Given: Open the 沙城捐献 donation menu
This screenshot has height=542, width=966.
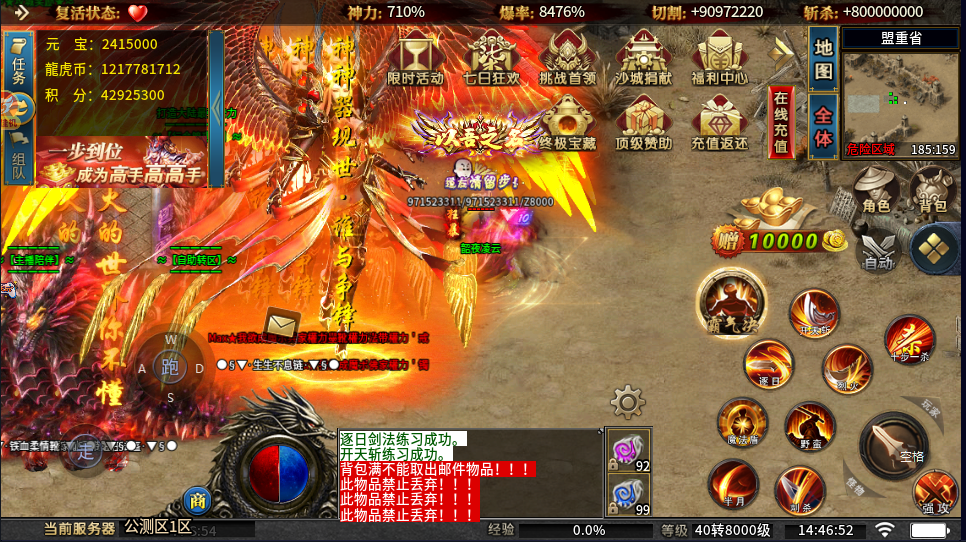Looking at the screenshot, I should [644, 58].
